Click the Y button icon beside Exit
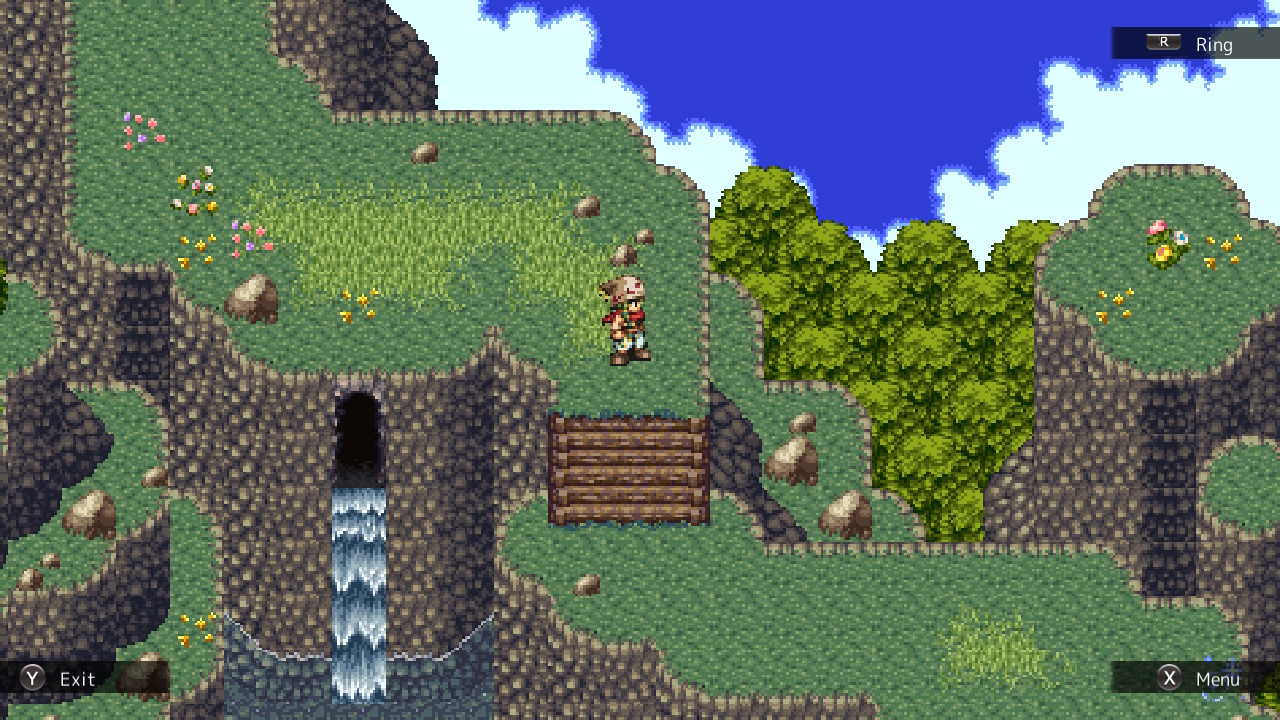The width and height of the screenshot is (1280, 720). [31, 678]
